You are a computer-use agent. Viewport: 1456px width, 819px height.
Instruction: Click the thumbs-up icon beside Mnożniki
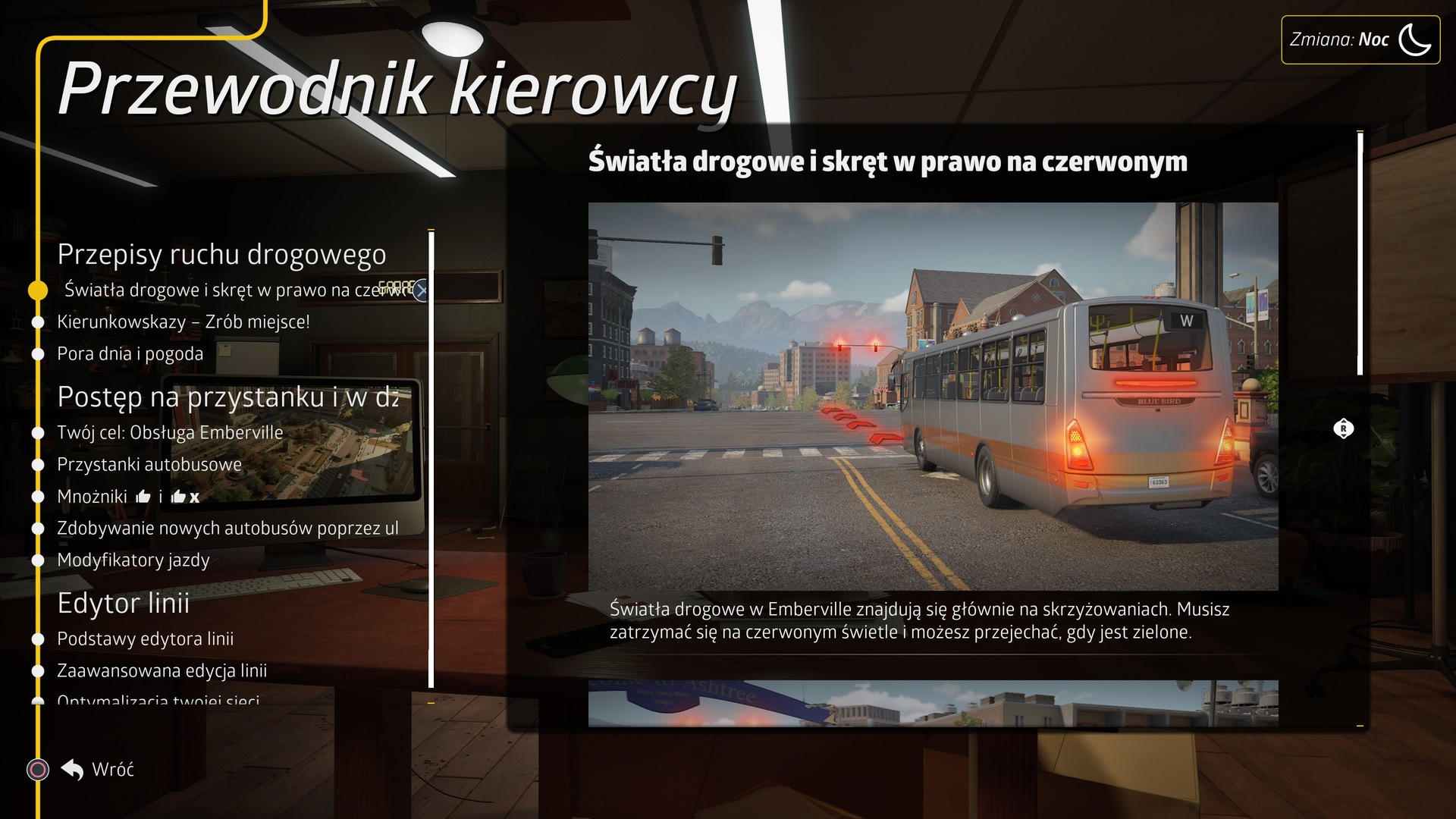[143, 496]
